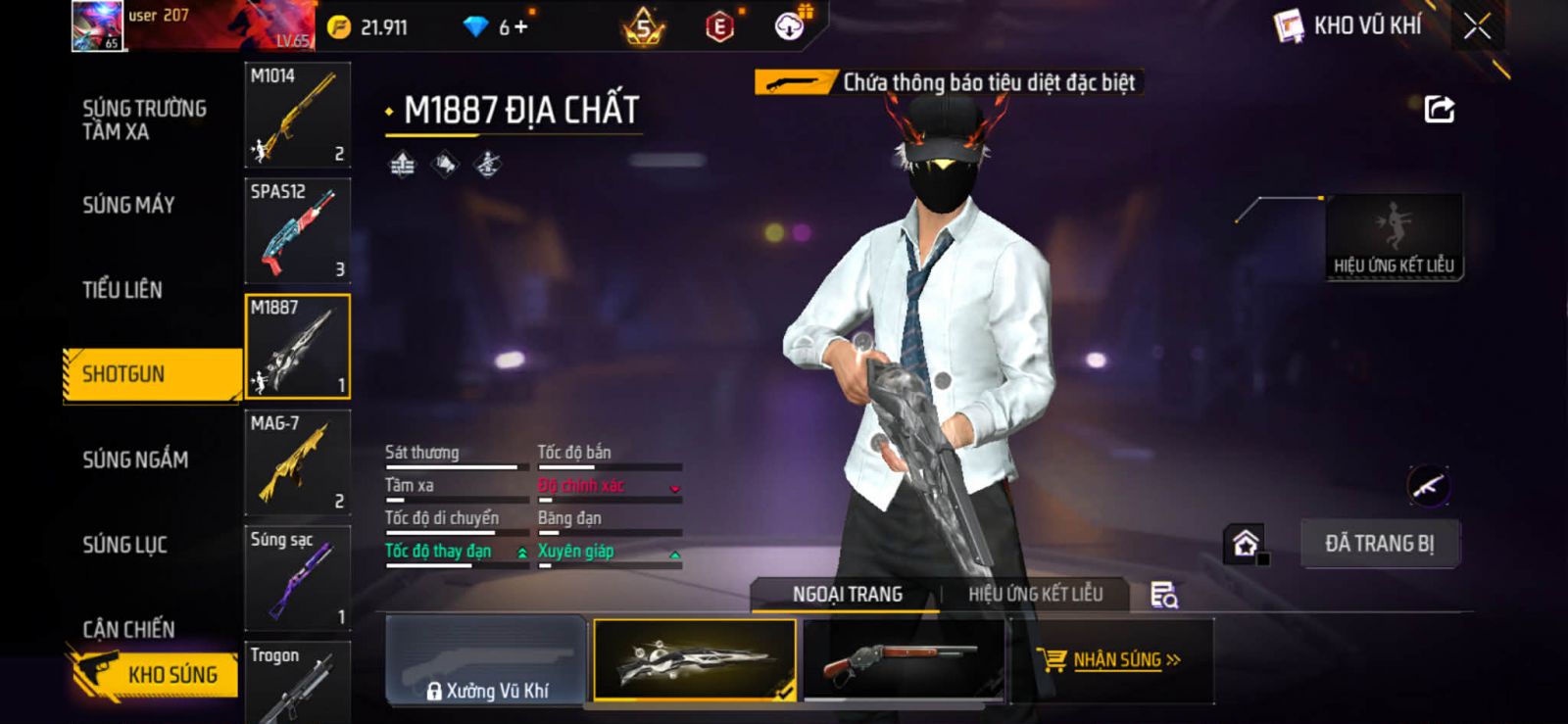1568x724 pixels.
Task: Click the Nhận Súng link
Action: 1116,660
